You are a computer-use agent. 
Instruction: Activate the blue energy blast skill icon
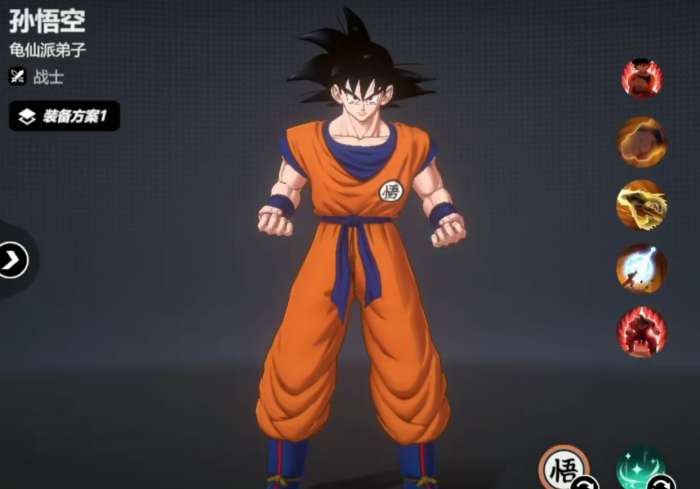(641, 267)
